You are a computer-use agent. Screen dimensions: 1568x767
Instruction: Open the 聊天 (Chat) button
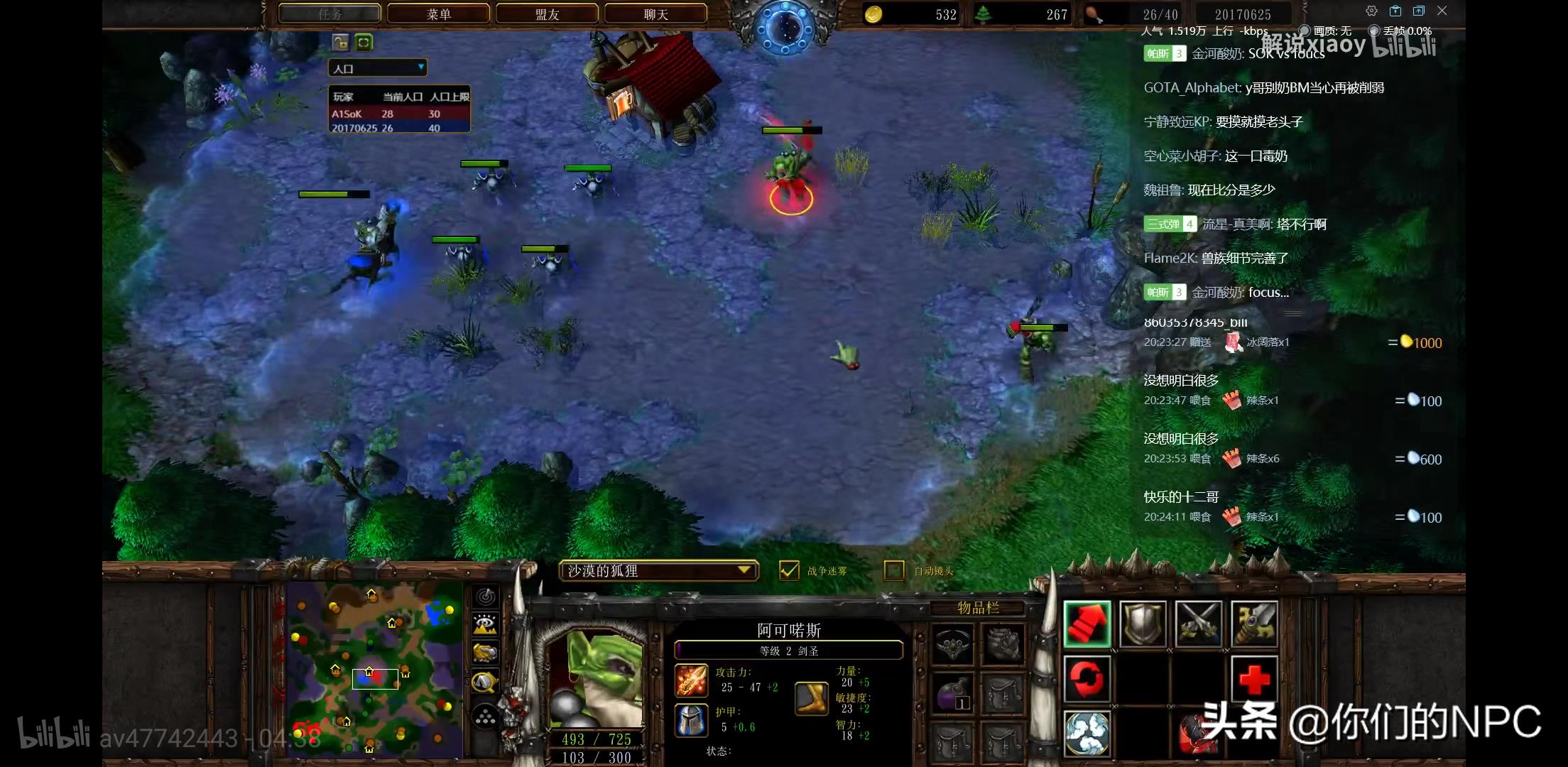pyautogui.click(x=655, y=14)
